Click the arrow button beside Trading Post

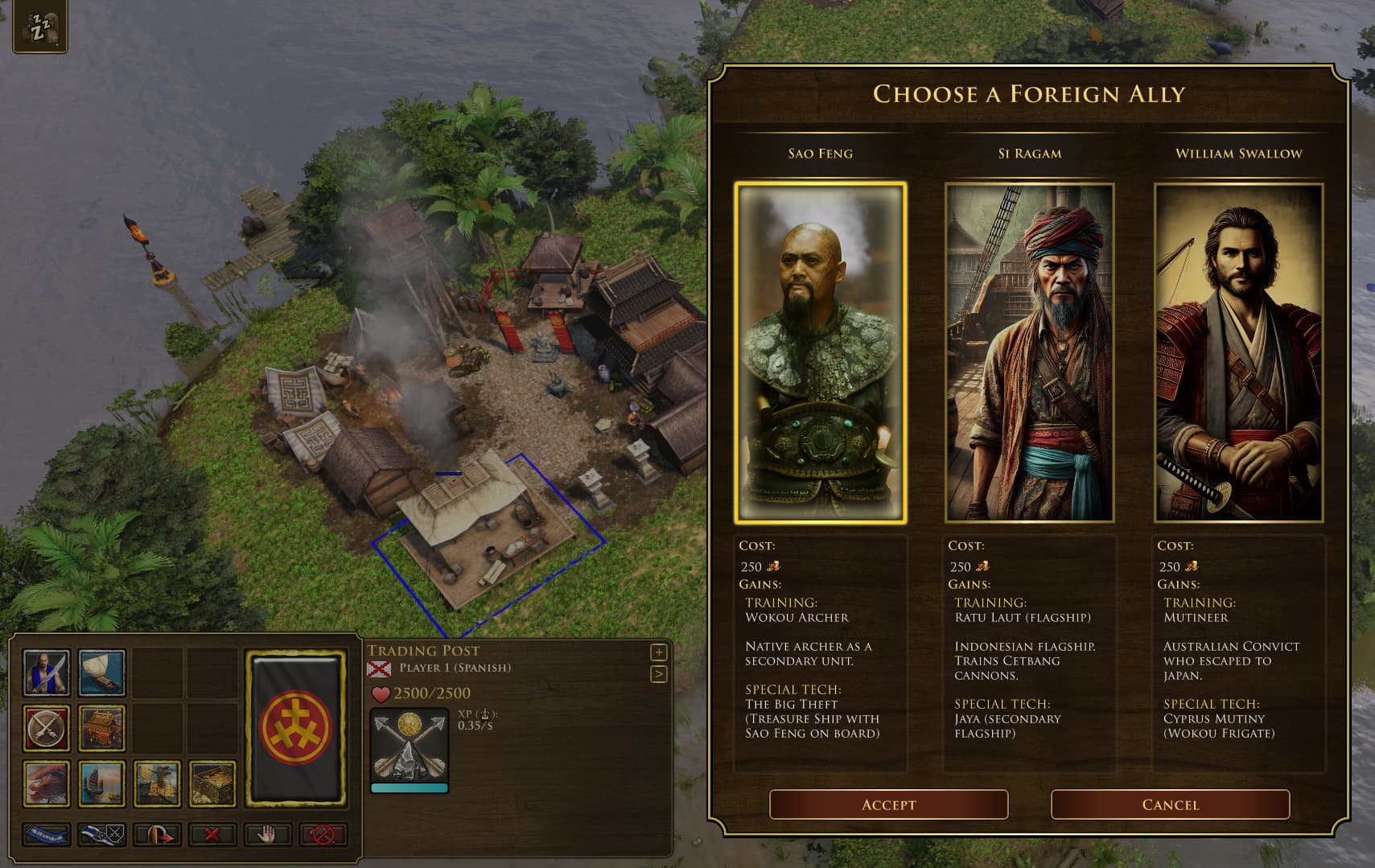coord(658,674)
